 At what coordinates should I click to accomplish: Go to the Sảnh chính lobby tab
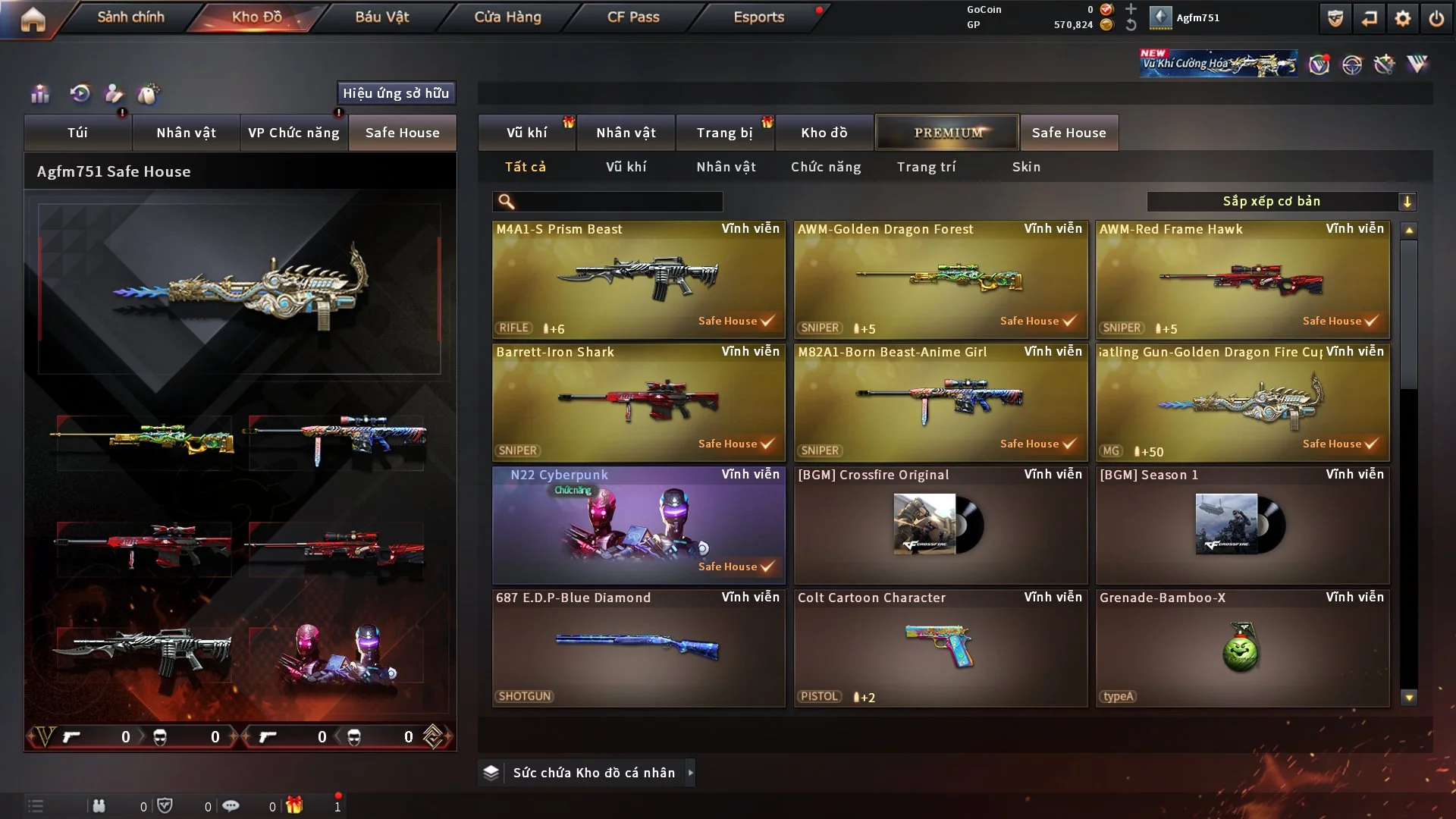click(x=130, y=17)
